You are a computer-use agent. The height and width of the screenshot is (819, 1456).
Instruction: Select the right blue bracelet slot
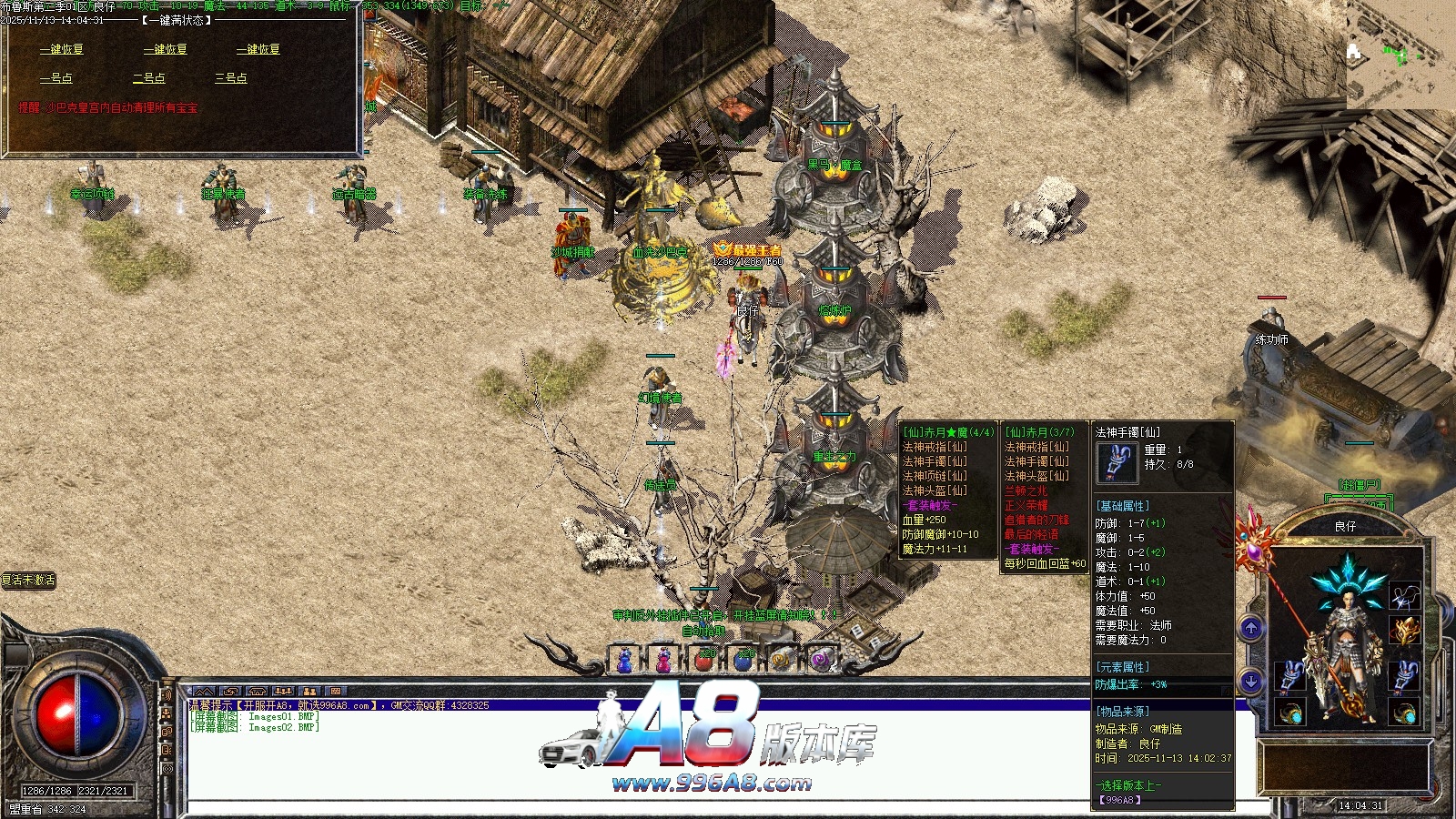pyautogui.click(x=1404, y=676)
